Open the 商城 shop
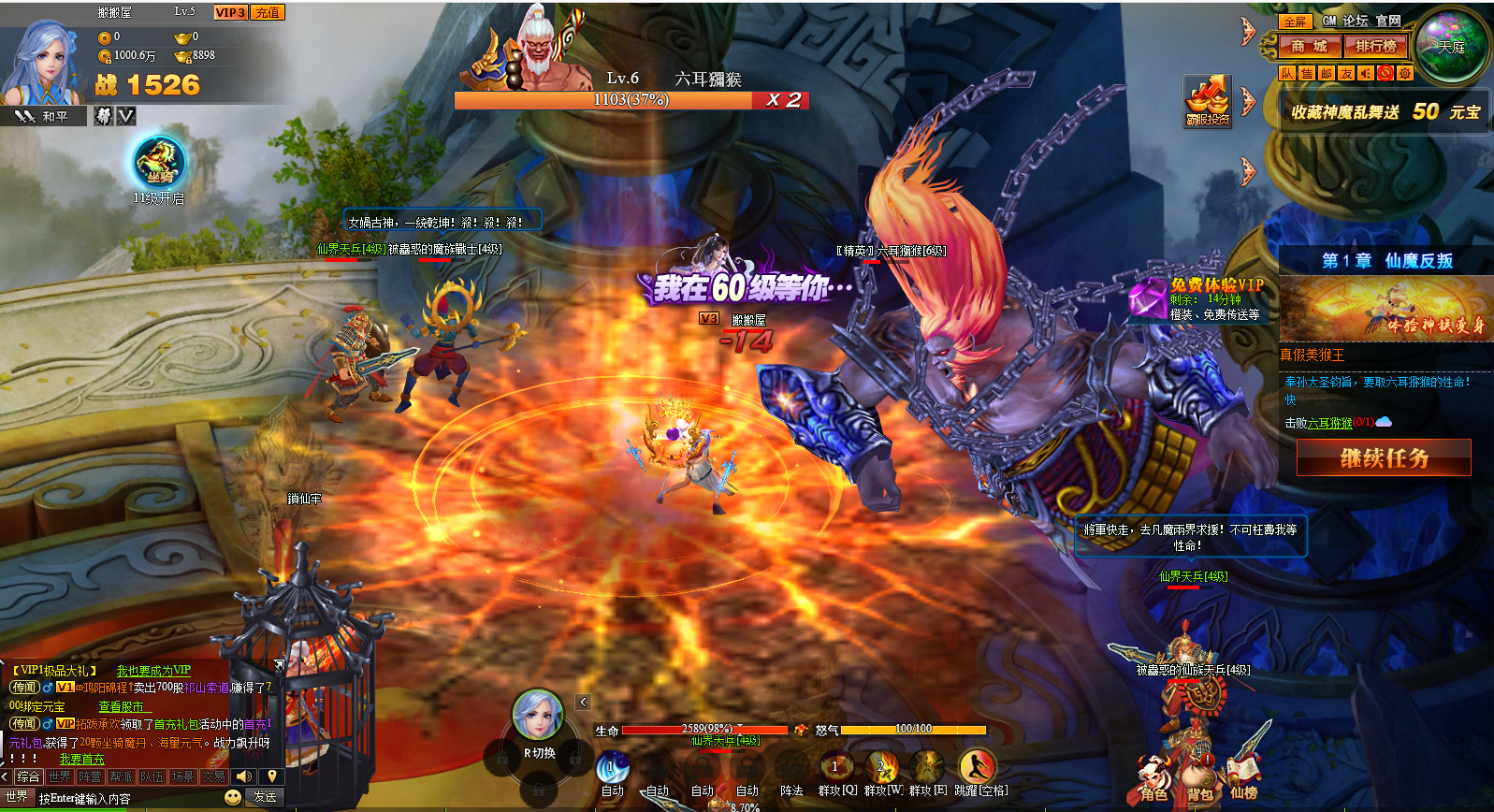The height and width of the screenshot is (812, 1494). [x=1308, y=46]
